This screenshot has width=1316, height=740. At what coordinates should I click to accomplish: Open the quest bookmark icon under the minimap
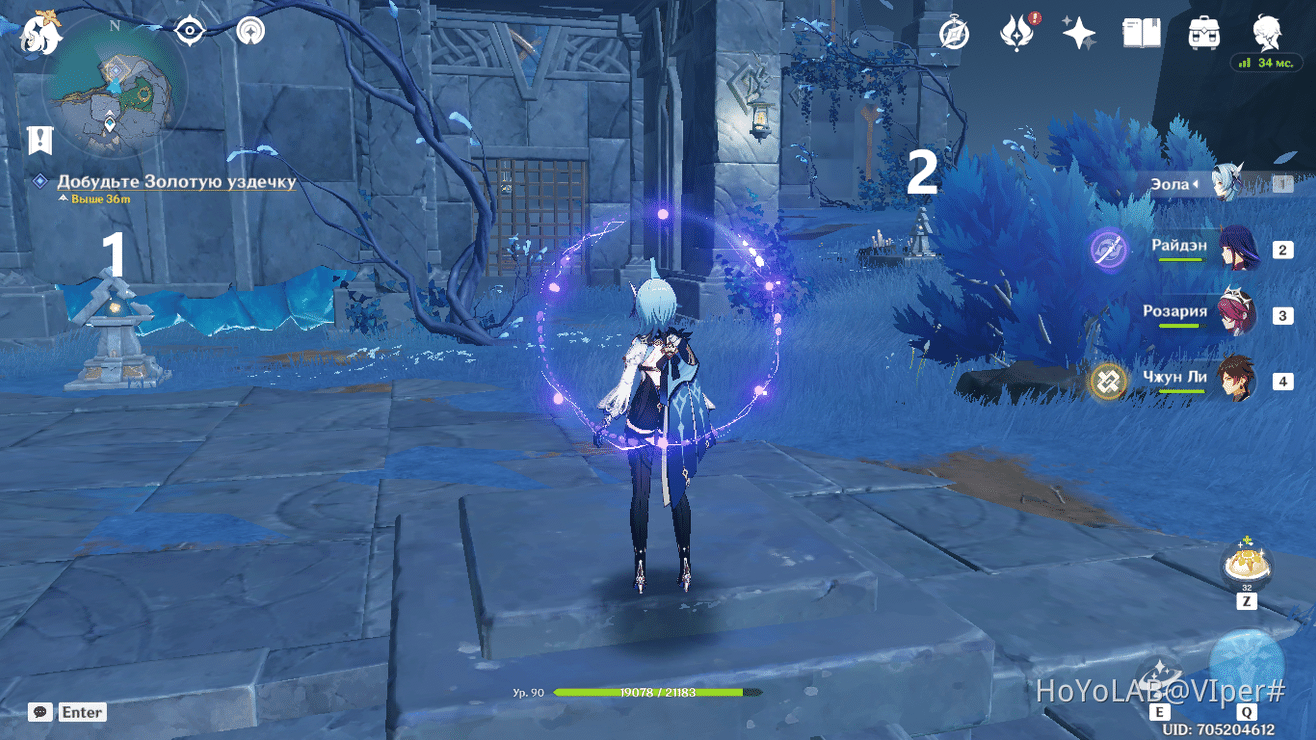tap(40, 140)
